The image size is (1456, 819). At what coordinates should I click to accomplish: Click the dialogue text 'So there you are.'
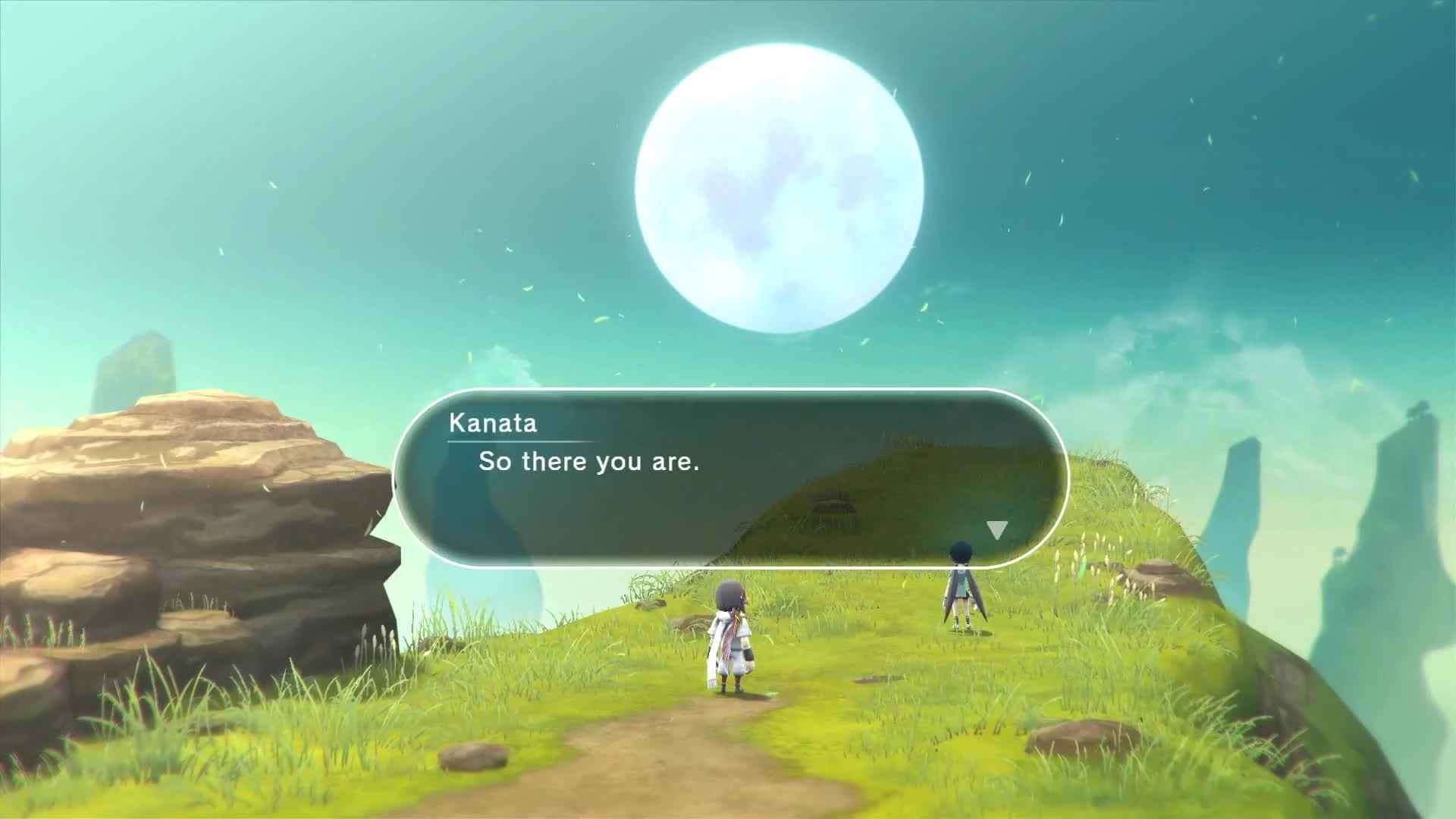pyautogui.click(x=590, y=462)
